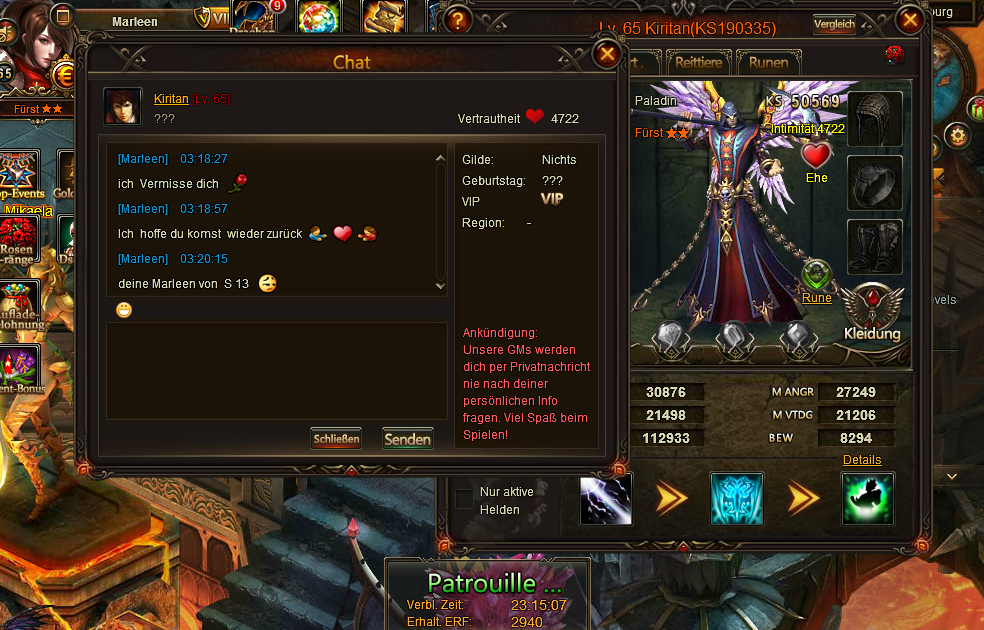Open the Rune link beside character
984x630 pixels.
pyautogui.click(x=817, y=297)
